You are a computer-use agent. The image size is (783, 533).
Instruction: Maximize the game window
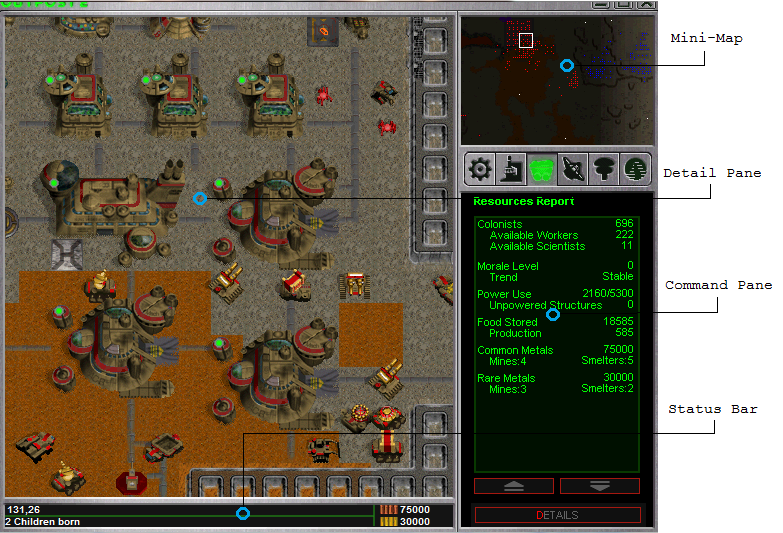pyautogui.click(x=621, y=4)
